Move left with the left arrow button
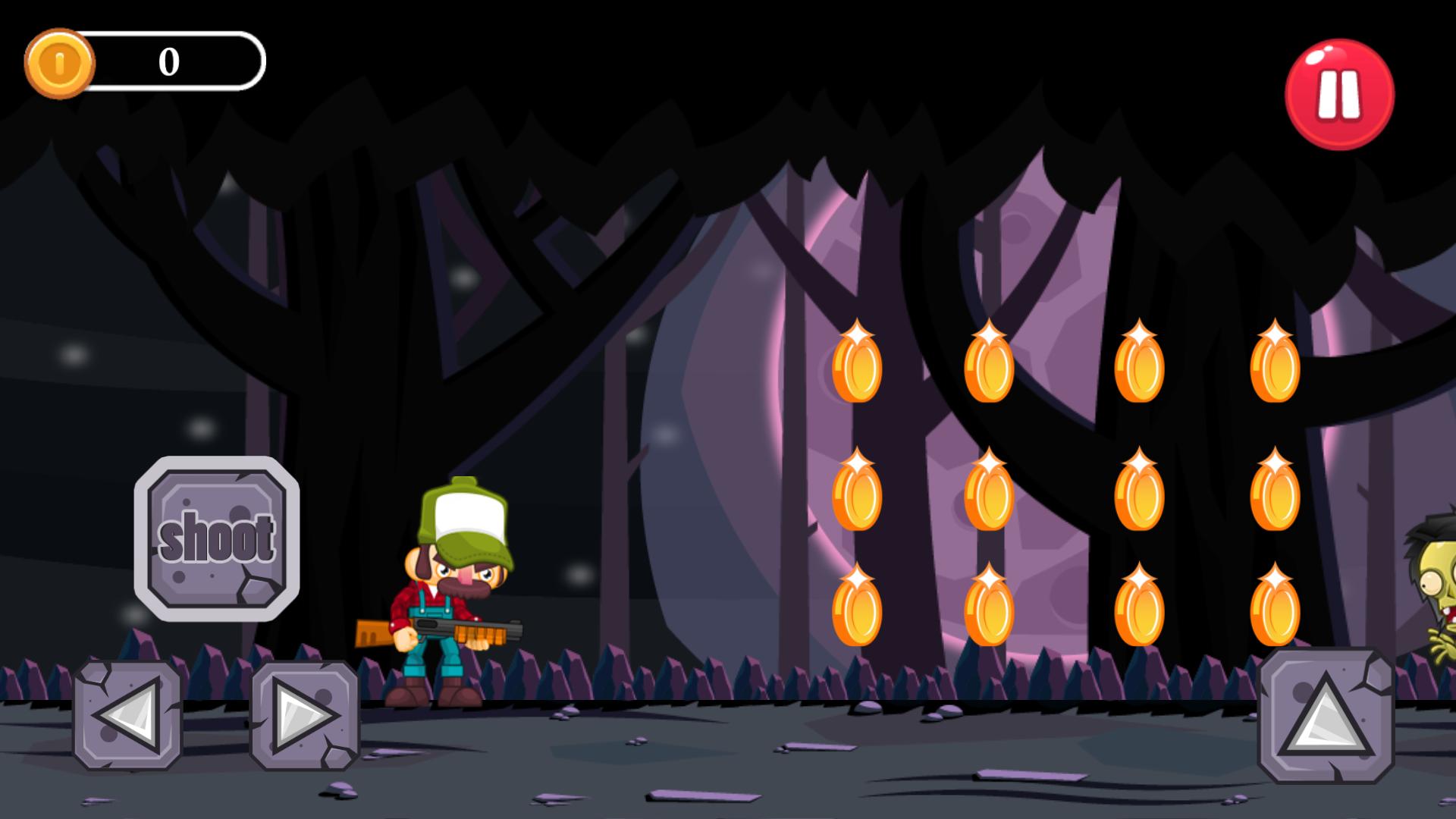 coord(127,715)
